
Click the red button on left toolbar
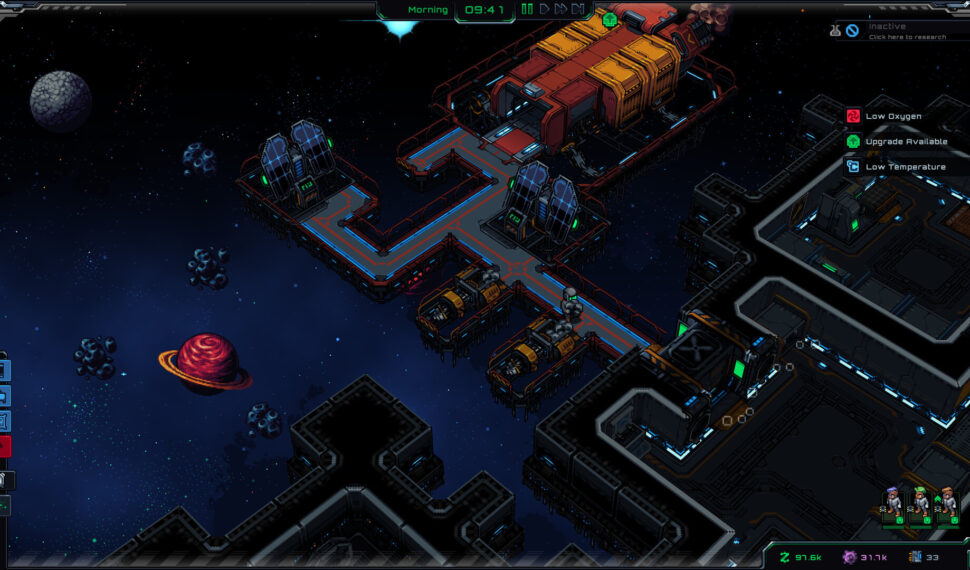(x=4, y=446)
